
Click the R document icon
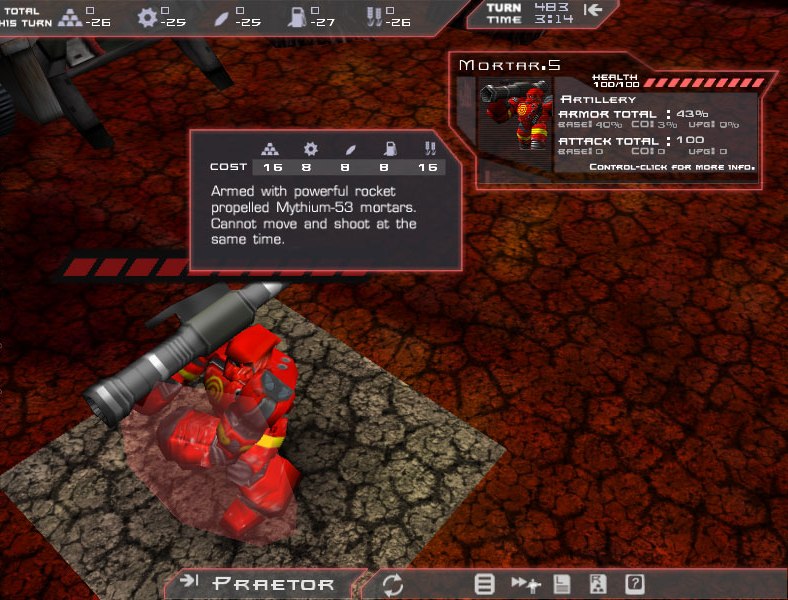pos(598,584)
